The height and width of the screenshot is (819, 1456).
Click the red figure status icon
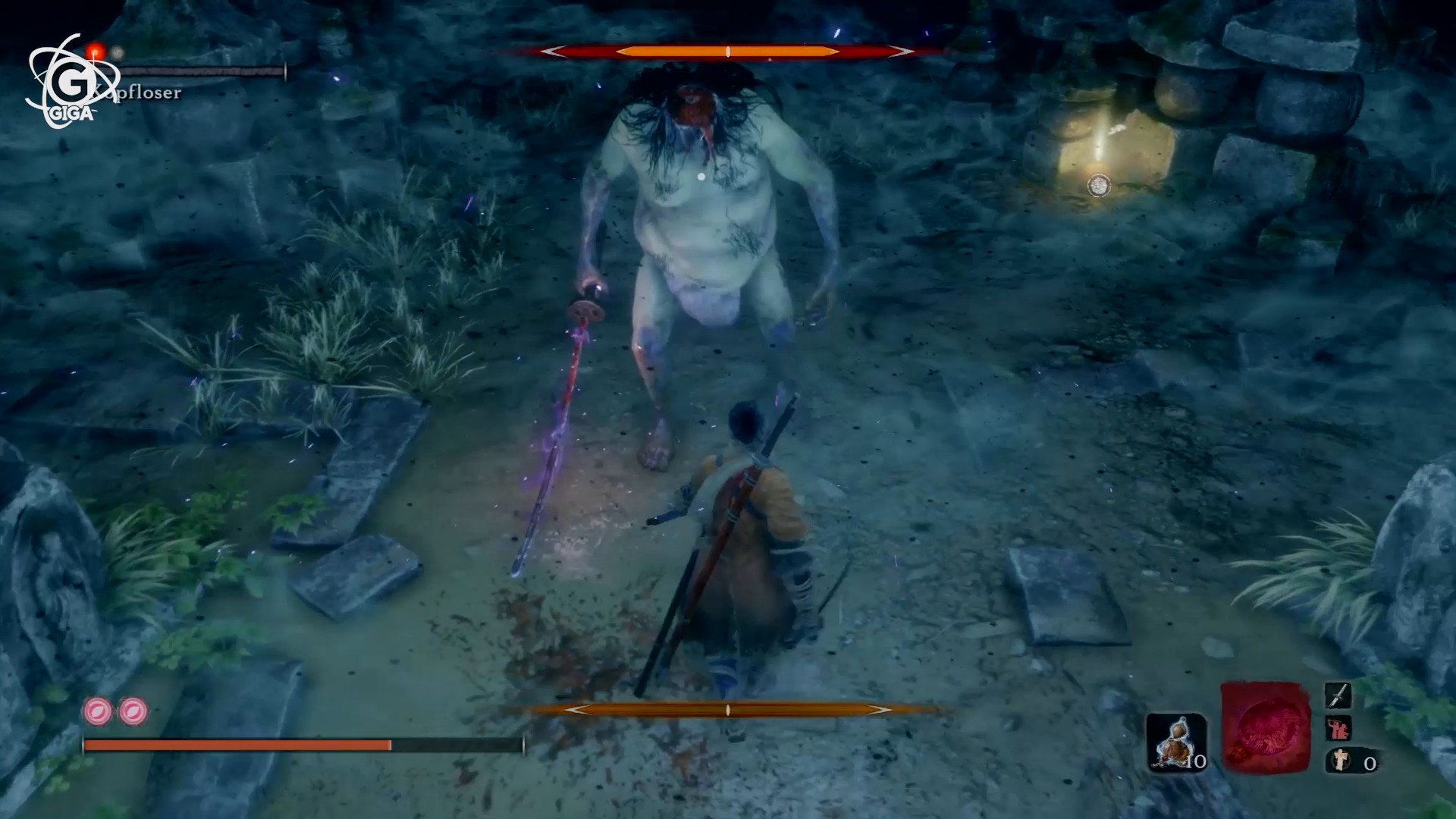1338,729
